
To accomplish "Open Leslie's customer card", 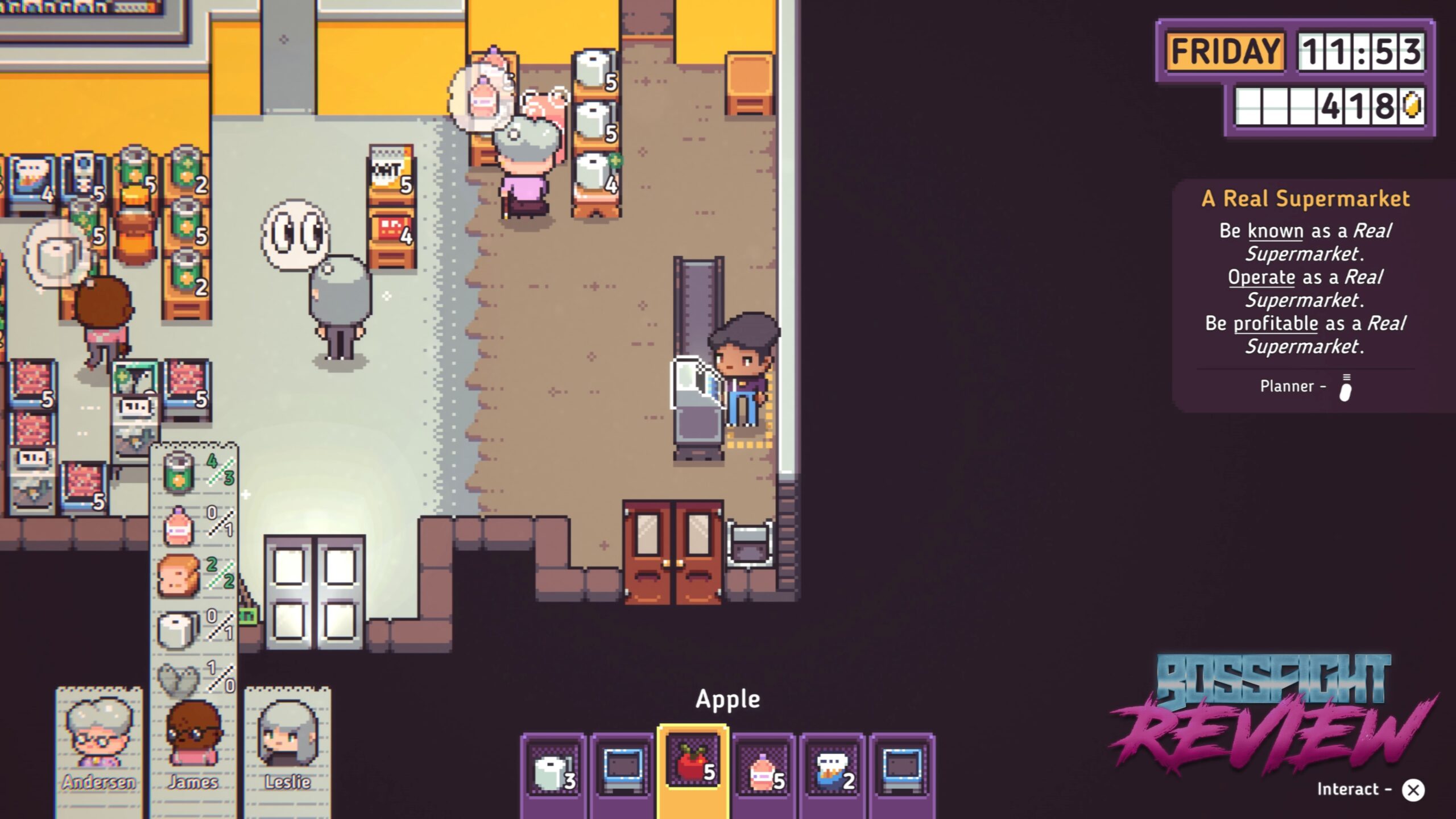I will 288,745.
